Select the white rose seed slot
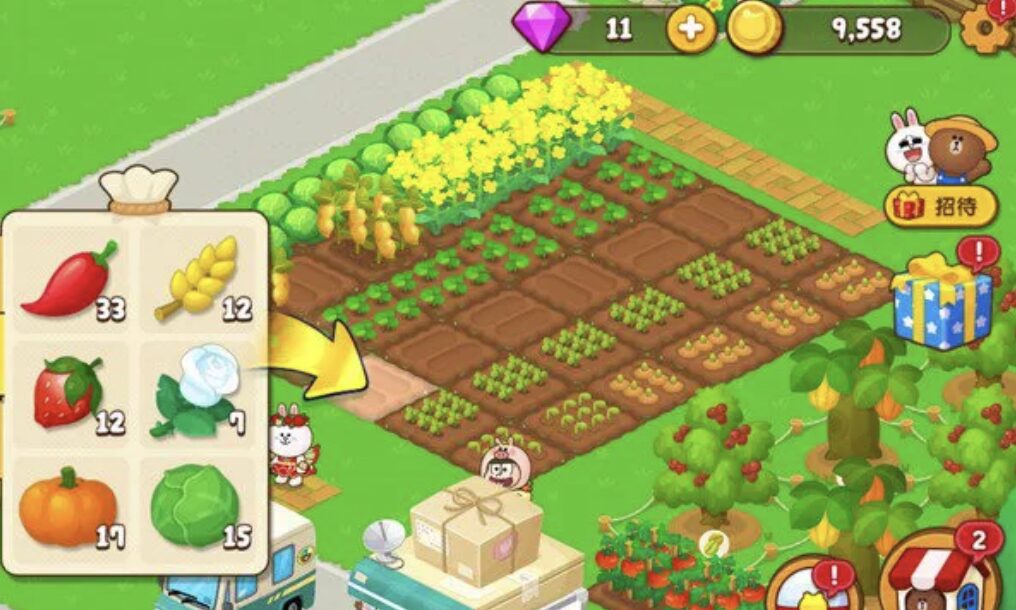1016x610 pixels. 199,391
